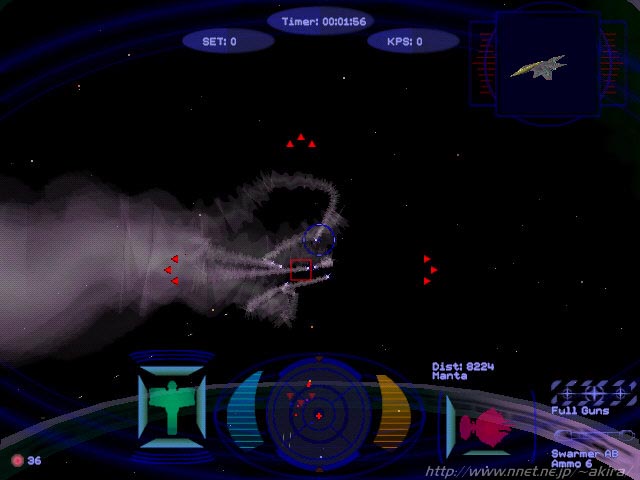The image size is (640, 480).
Task: Click the red target lock bracket
Action: click(x=301, y=269)
